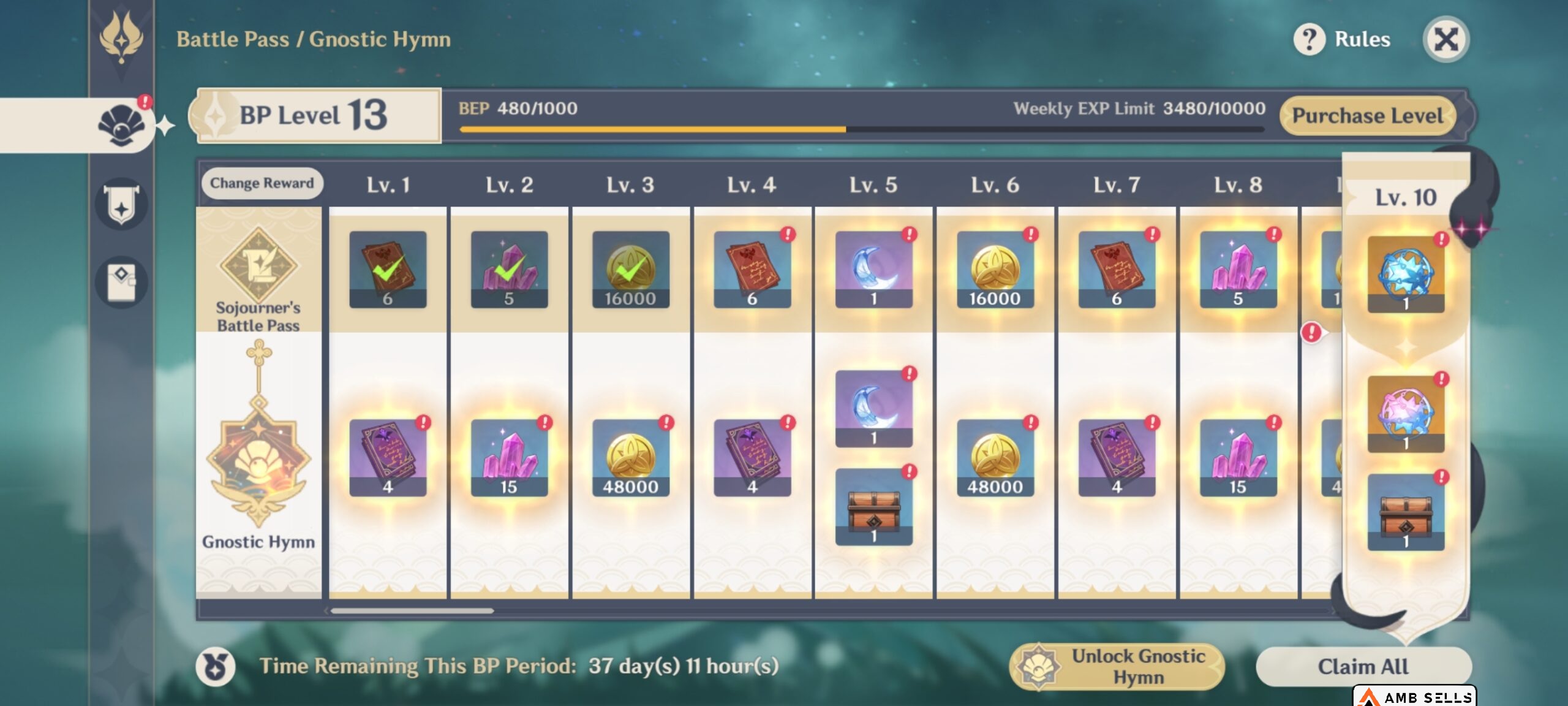Click the reward list horizontal scrollbar
1568x706 pixels.
(412, 610)
